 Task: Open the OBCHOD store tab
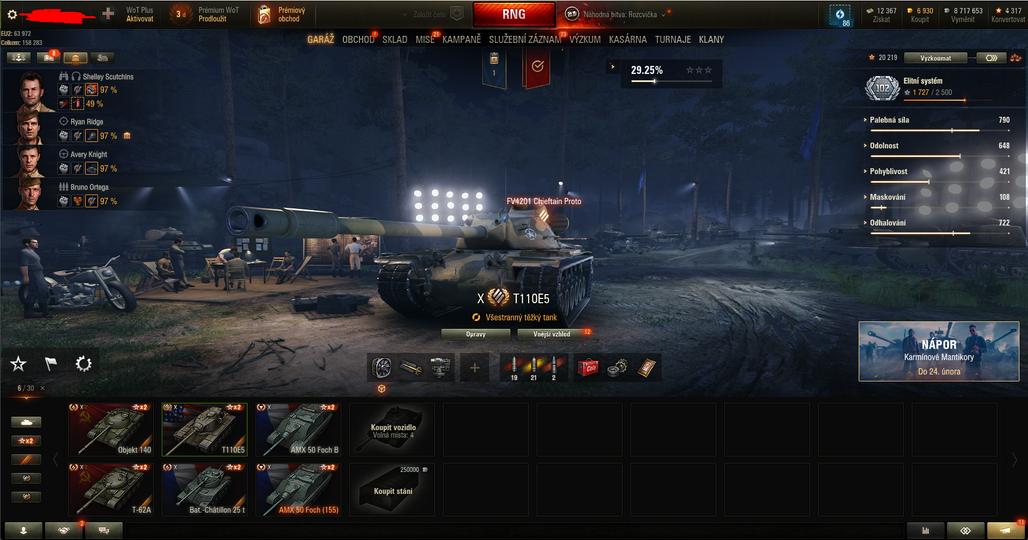(358, 40)
